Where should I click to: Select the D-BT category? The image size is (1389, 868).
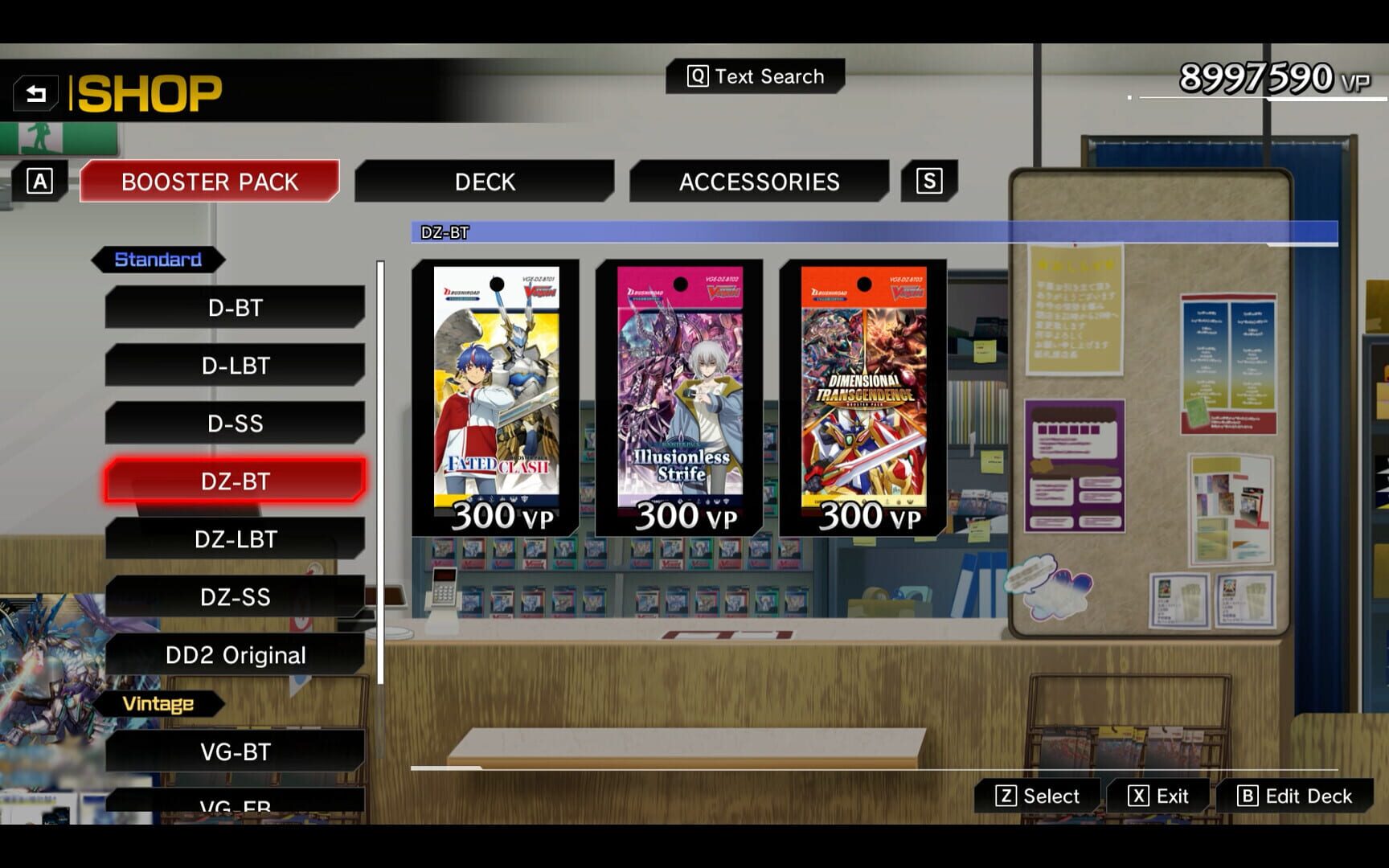pyautogui.click(x=233, y=308)
